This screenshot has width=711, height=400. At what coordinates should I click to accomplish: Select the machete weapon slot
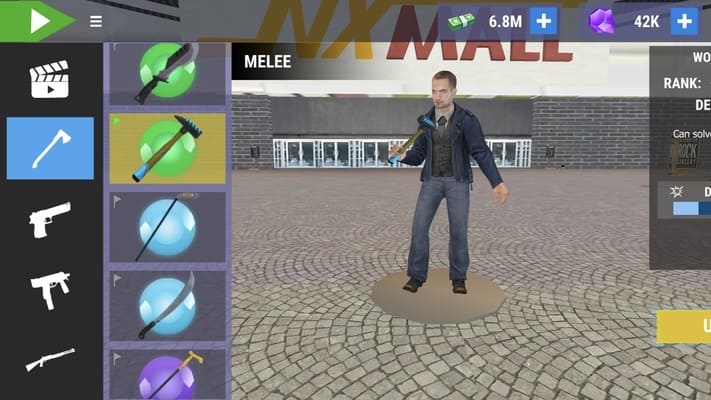coord(167,74)
